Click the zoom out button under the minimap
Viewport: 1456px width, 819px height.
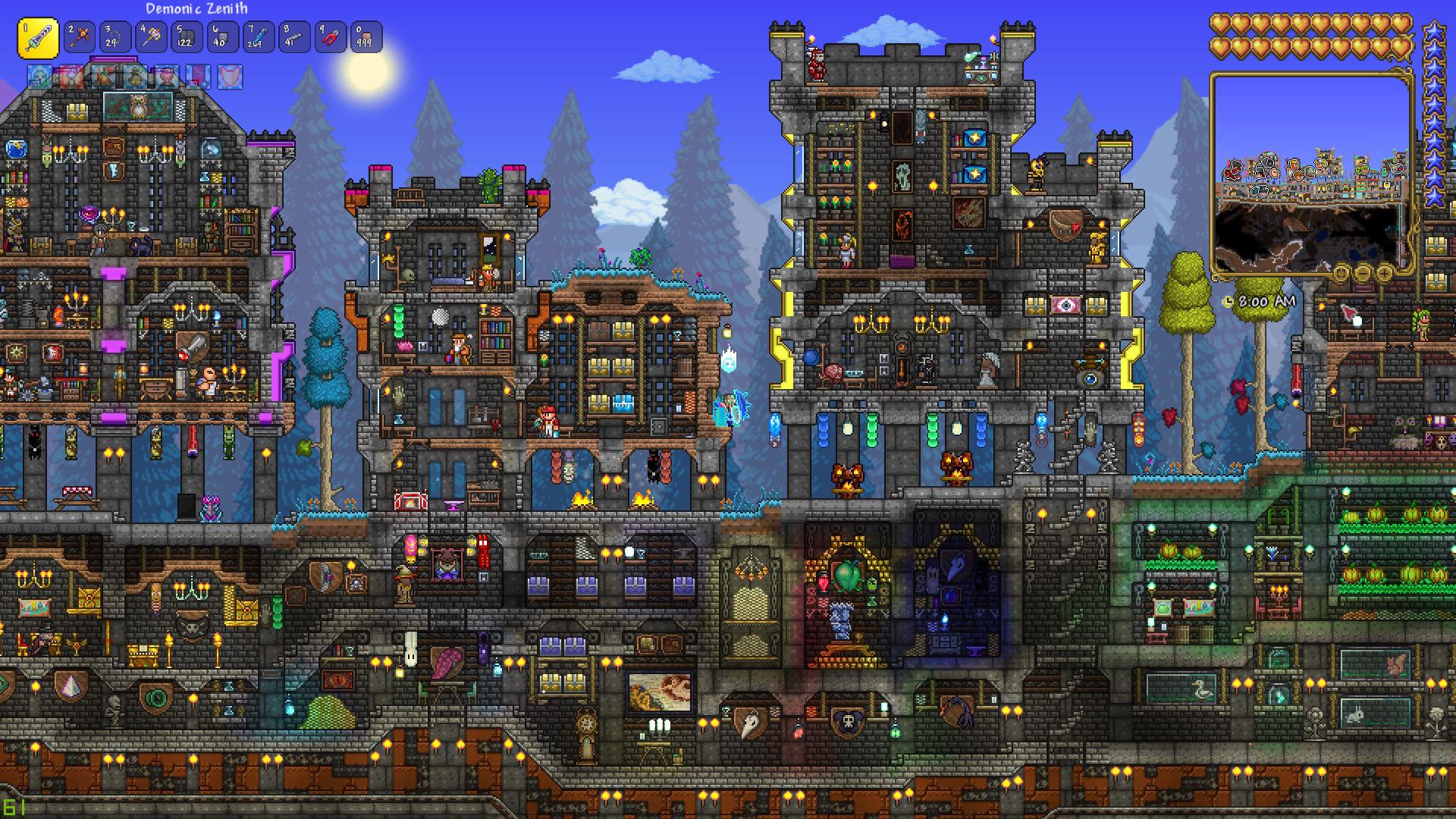click(x=1363, y=274)
